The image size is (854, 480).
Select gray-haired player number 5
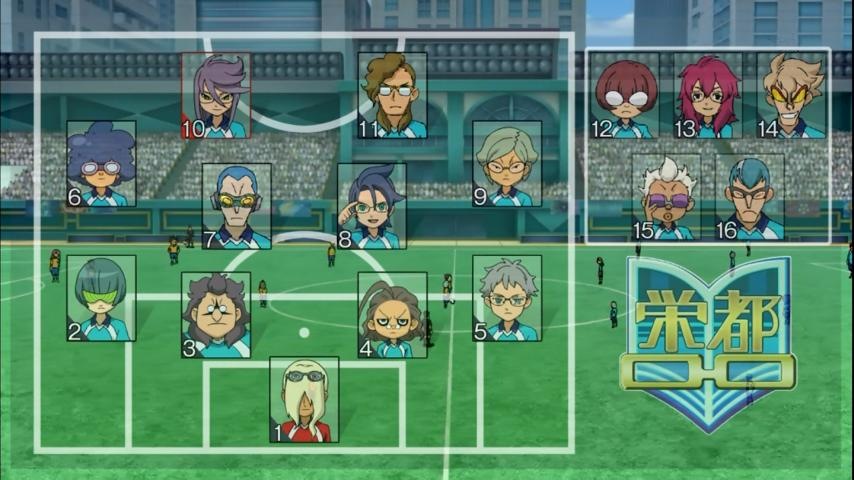507,298
